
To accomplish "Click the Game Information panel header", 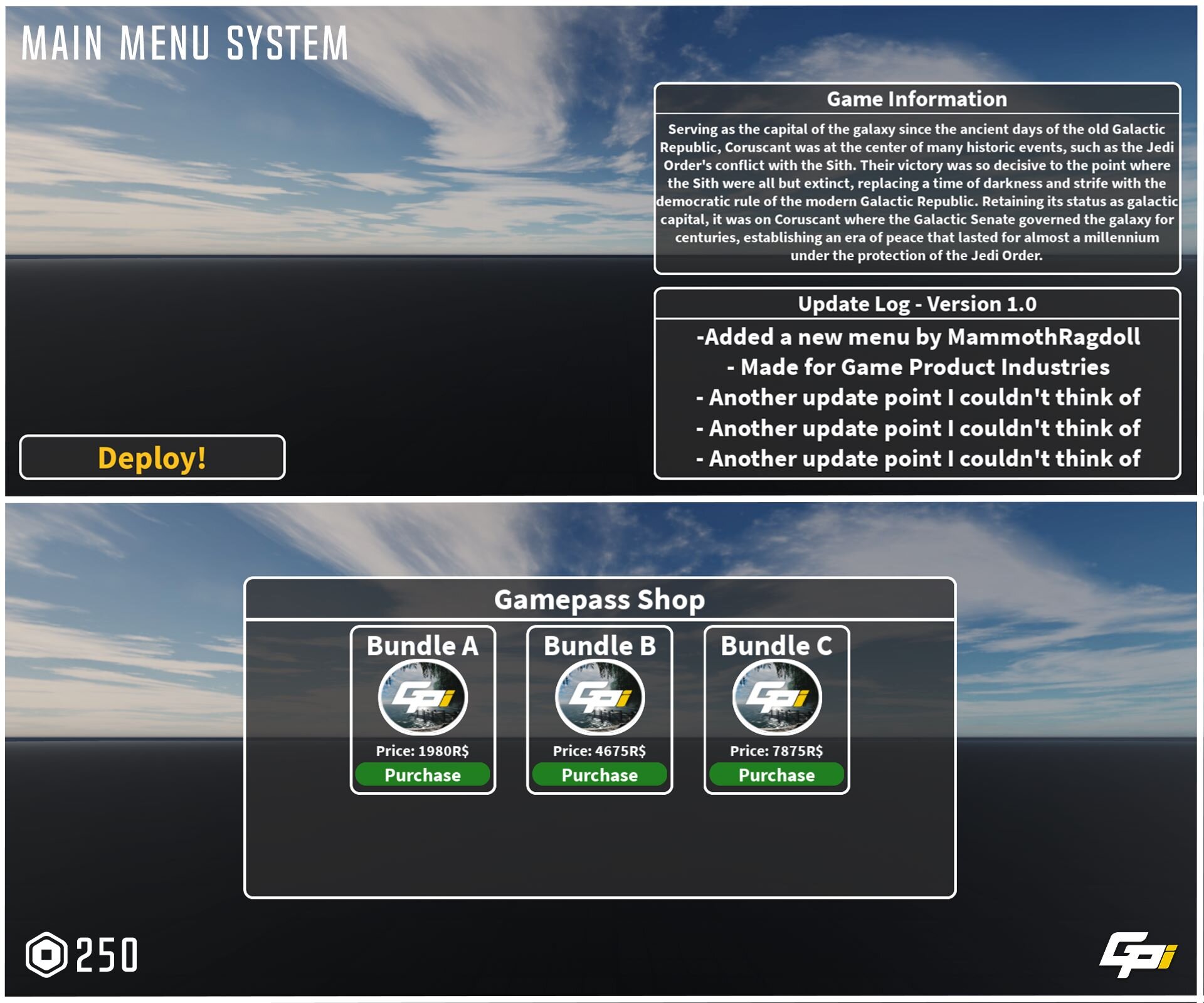I will [x=917, y=99].
